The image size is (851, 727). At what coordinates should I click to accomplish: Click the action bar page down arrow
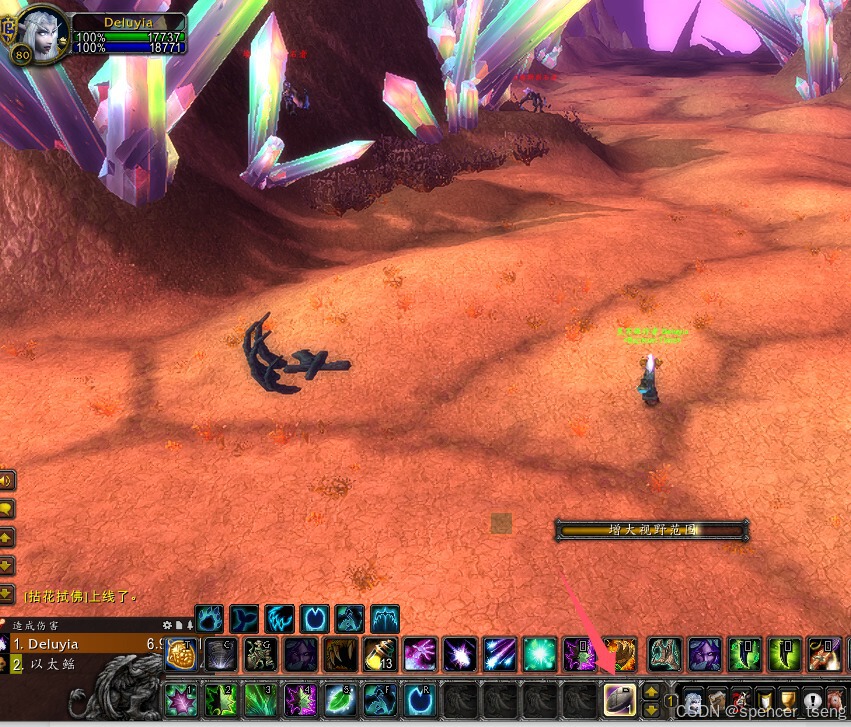pyautogui.click(x=650, y=708)
